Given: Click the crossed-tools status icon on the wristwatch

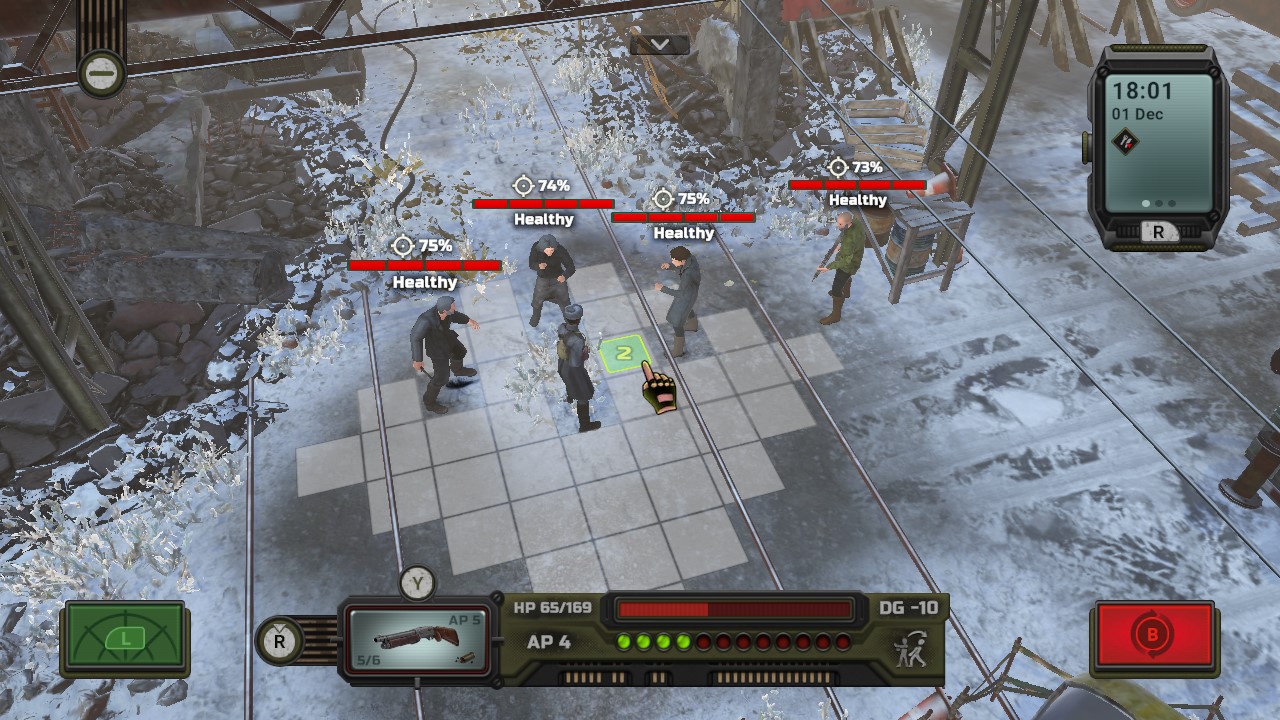Looking at the screenshot, I should point(1126,139).
